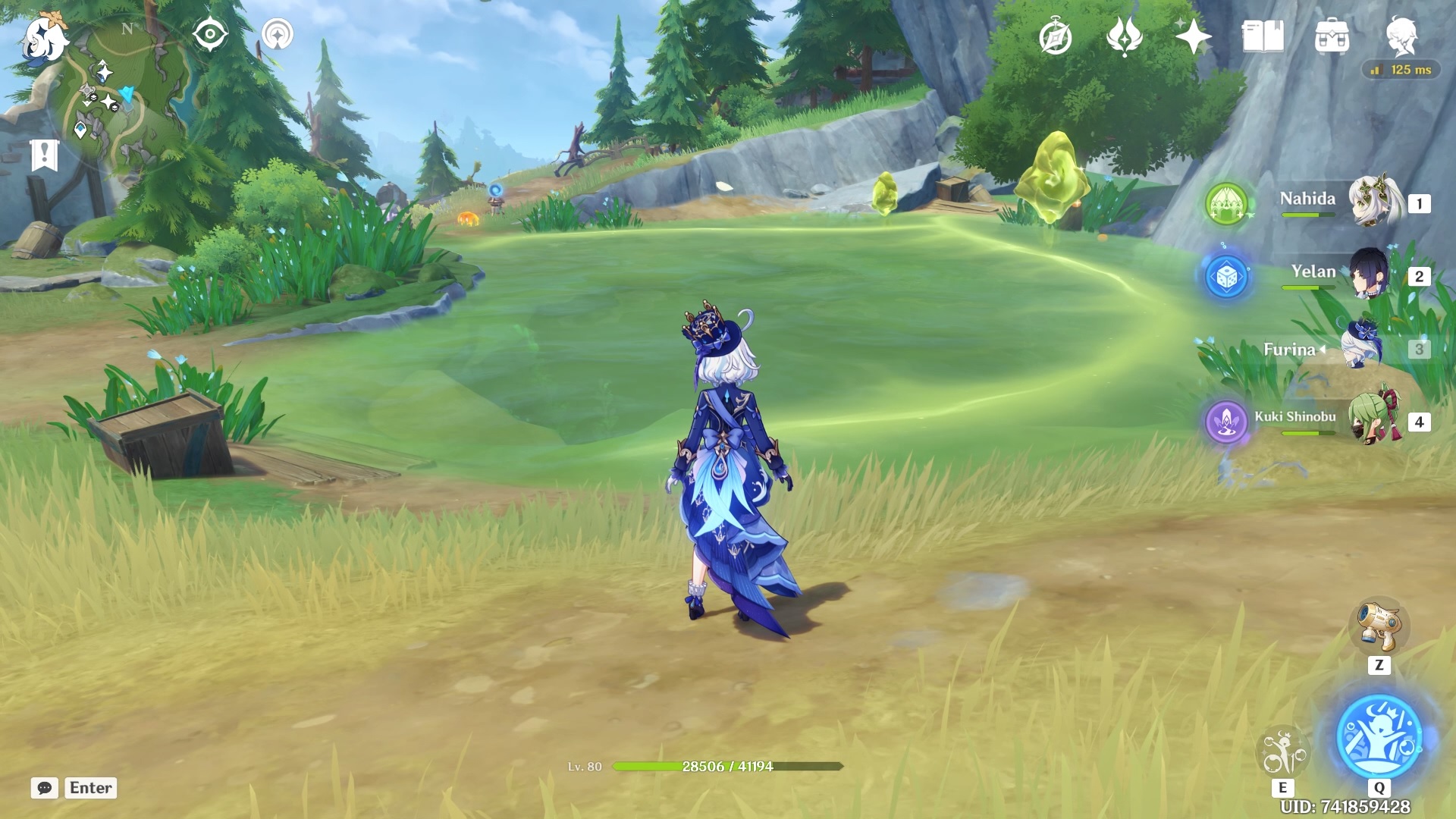Open the Paimon menu icon

(44, 38)
